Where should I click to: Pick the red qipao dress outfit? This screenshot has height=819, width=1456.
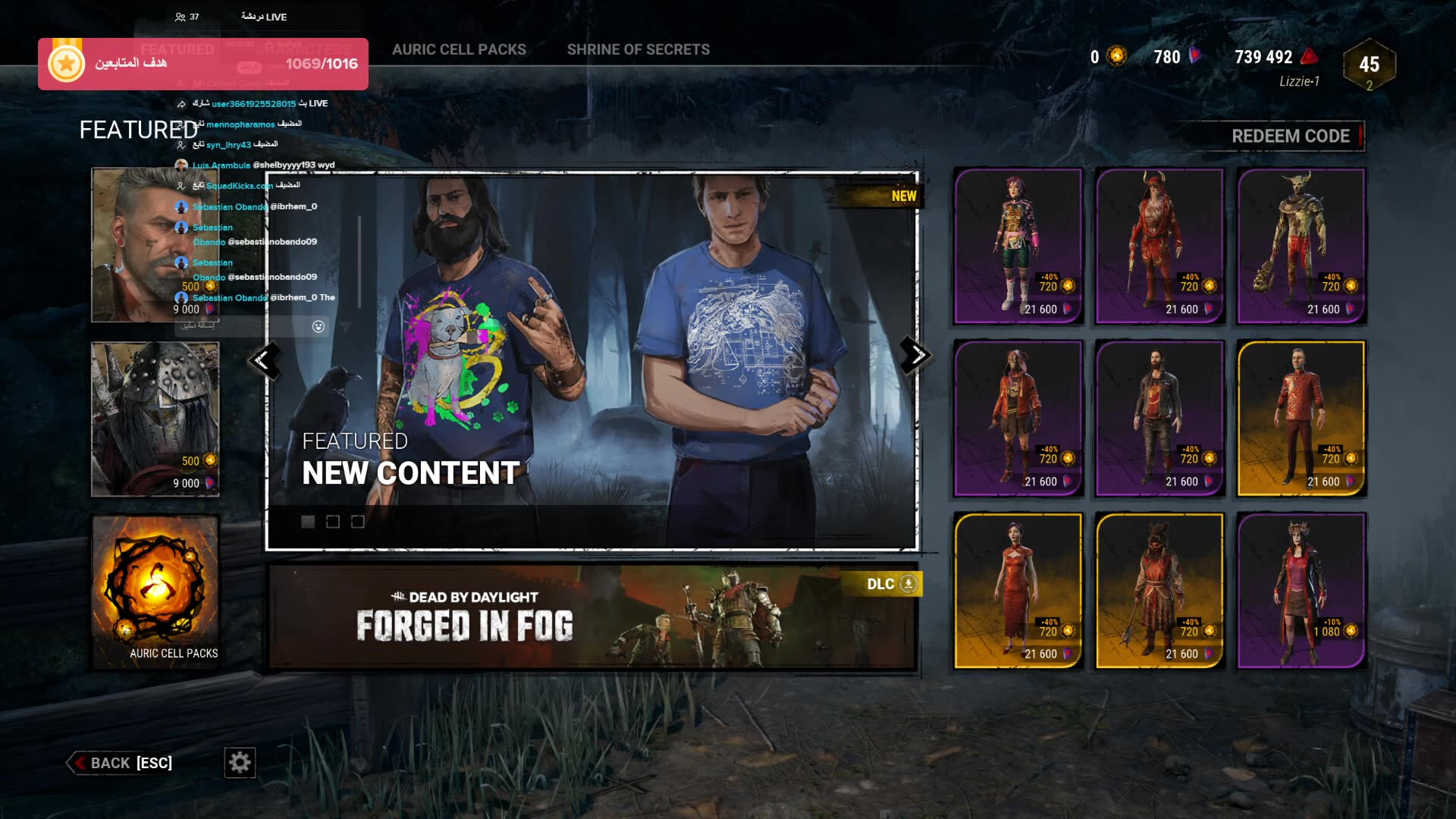(1018, 591)
